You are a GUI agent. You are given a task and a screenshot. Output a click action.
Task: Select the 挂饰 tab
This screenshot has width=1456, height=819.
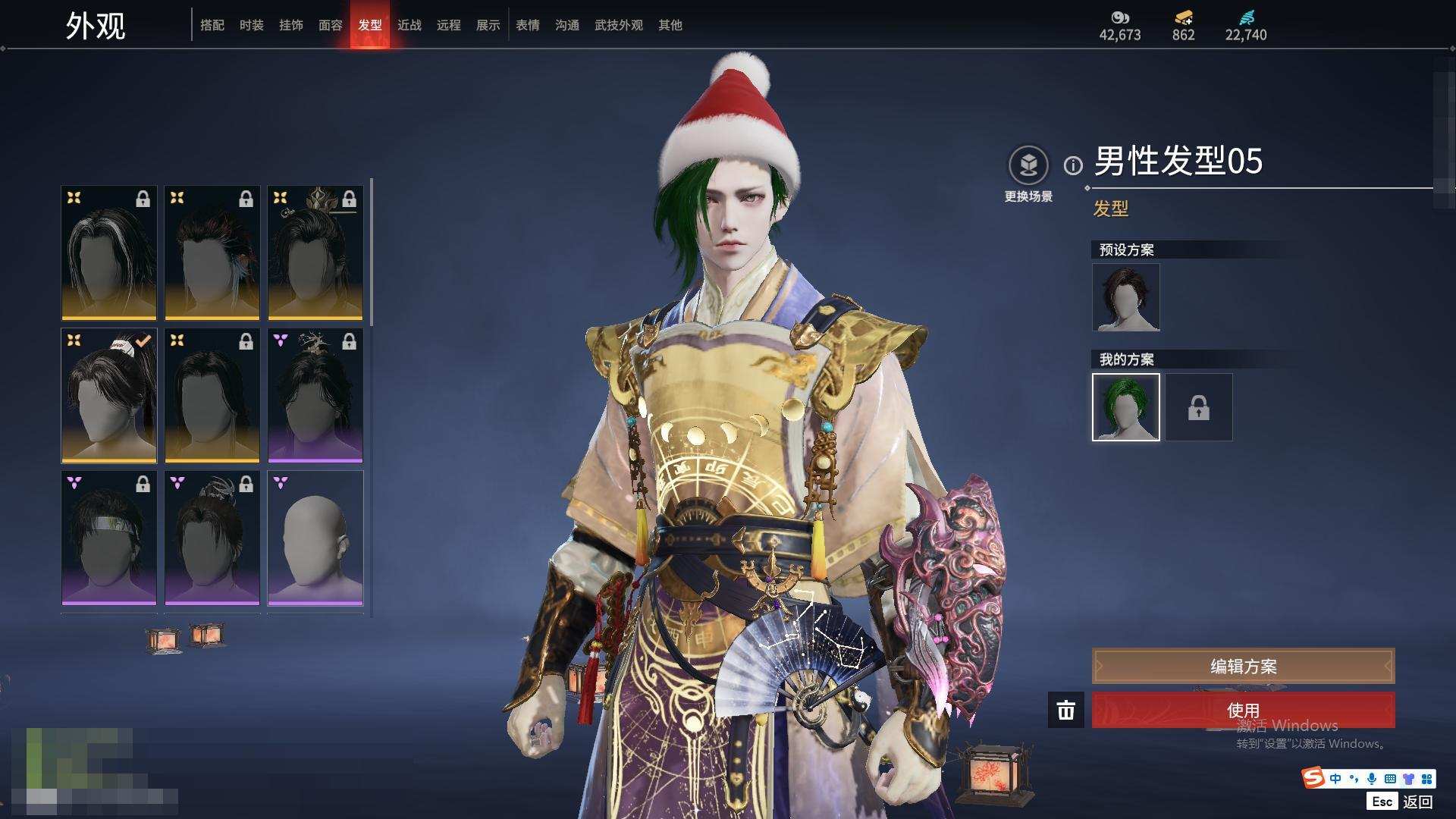click(x=290, y=25)
